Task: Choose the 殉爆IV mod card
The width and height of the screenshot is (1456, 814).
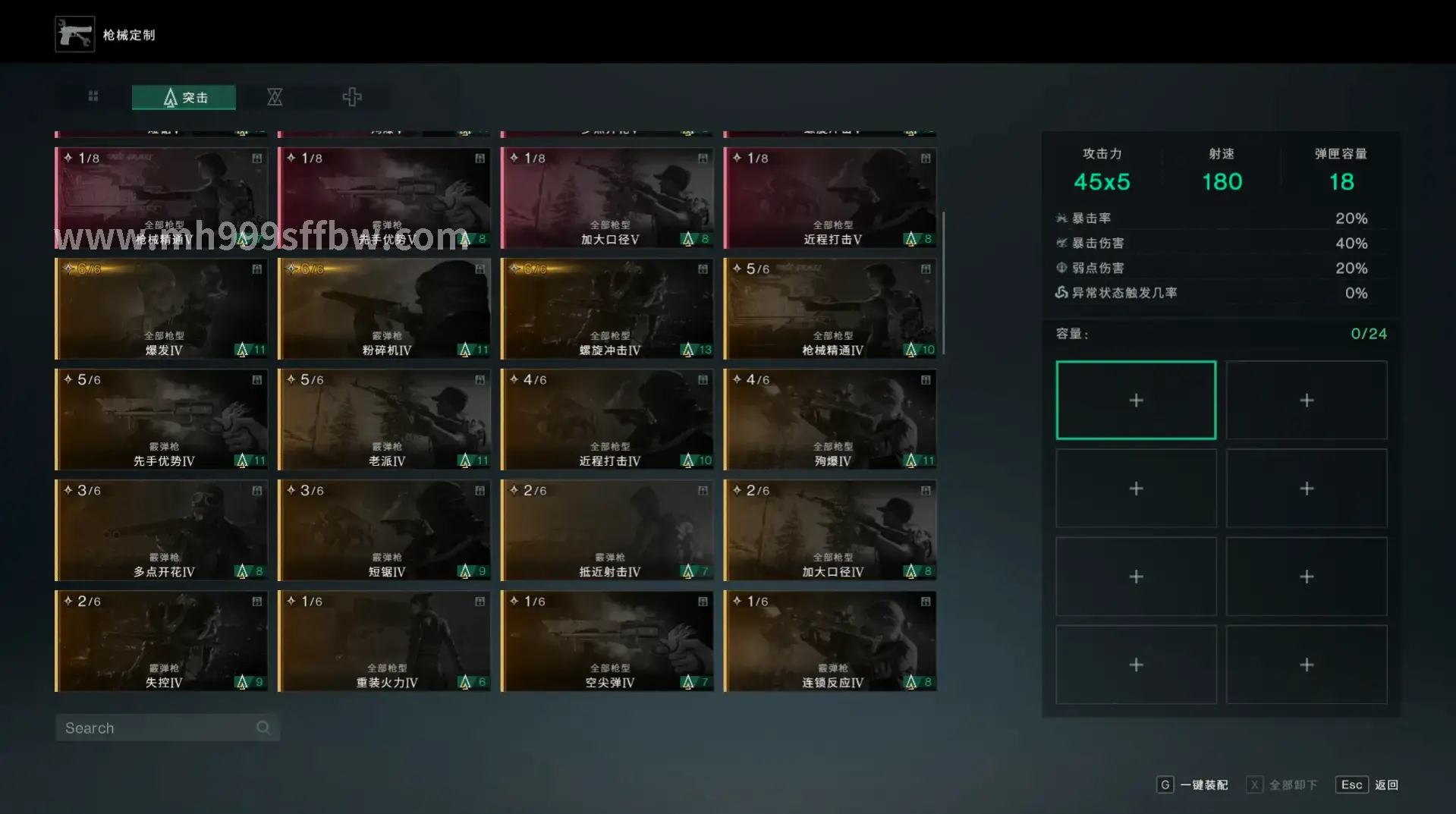Action: click(830, 420)
